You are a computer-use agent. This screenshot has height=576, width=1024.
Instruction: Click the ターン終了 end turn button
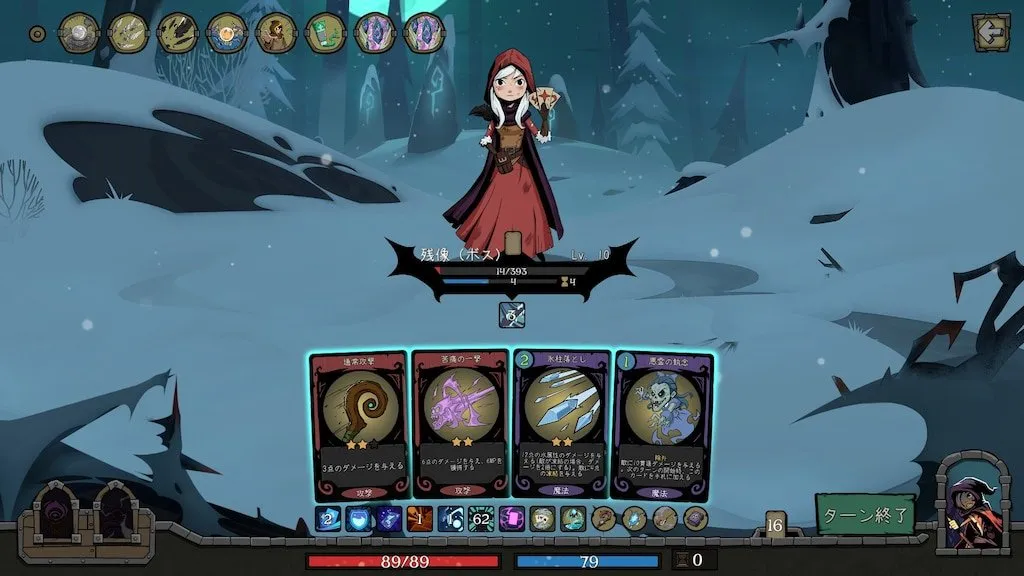pos(865,514)
